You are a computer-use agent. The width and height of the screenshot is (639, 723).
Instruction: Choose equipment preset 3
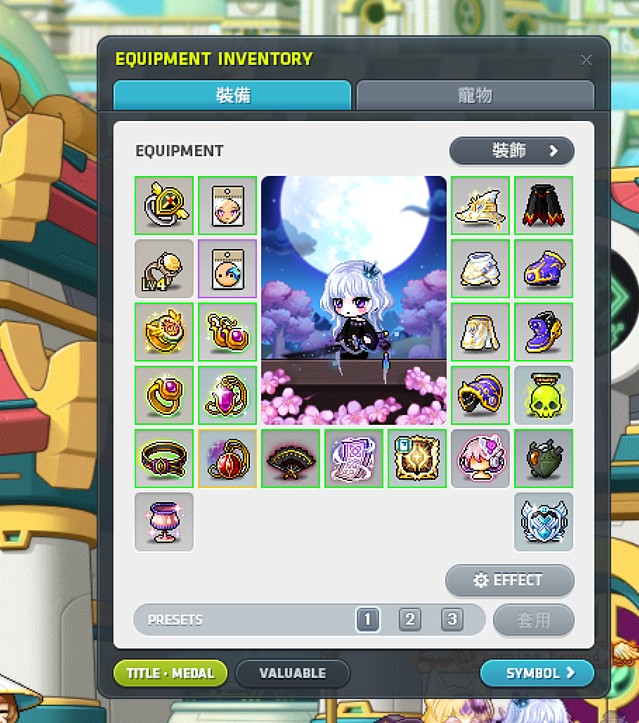click(452, 620)
